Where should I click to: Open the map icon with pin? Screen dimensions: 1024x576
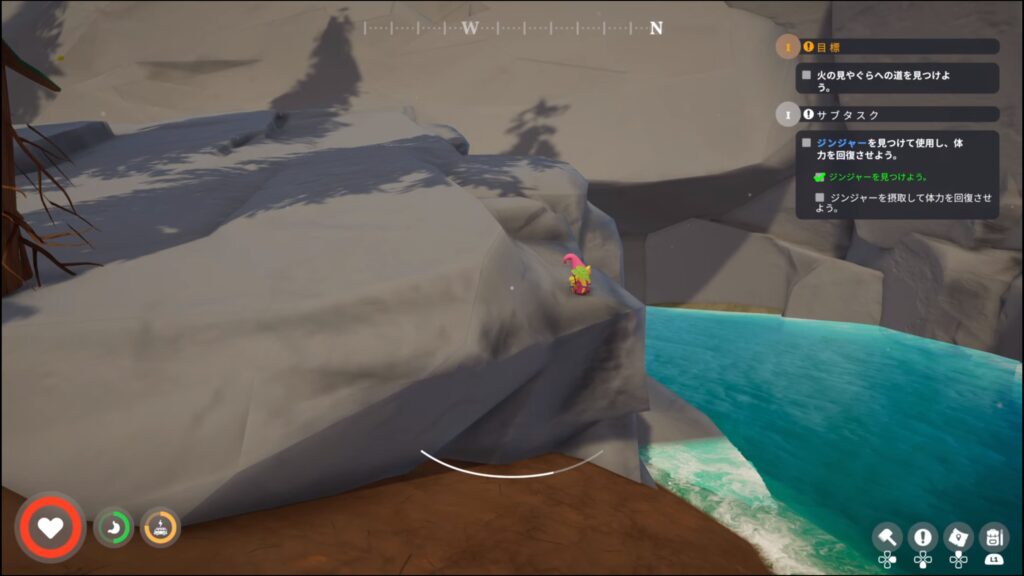click(x=958, y=536)
